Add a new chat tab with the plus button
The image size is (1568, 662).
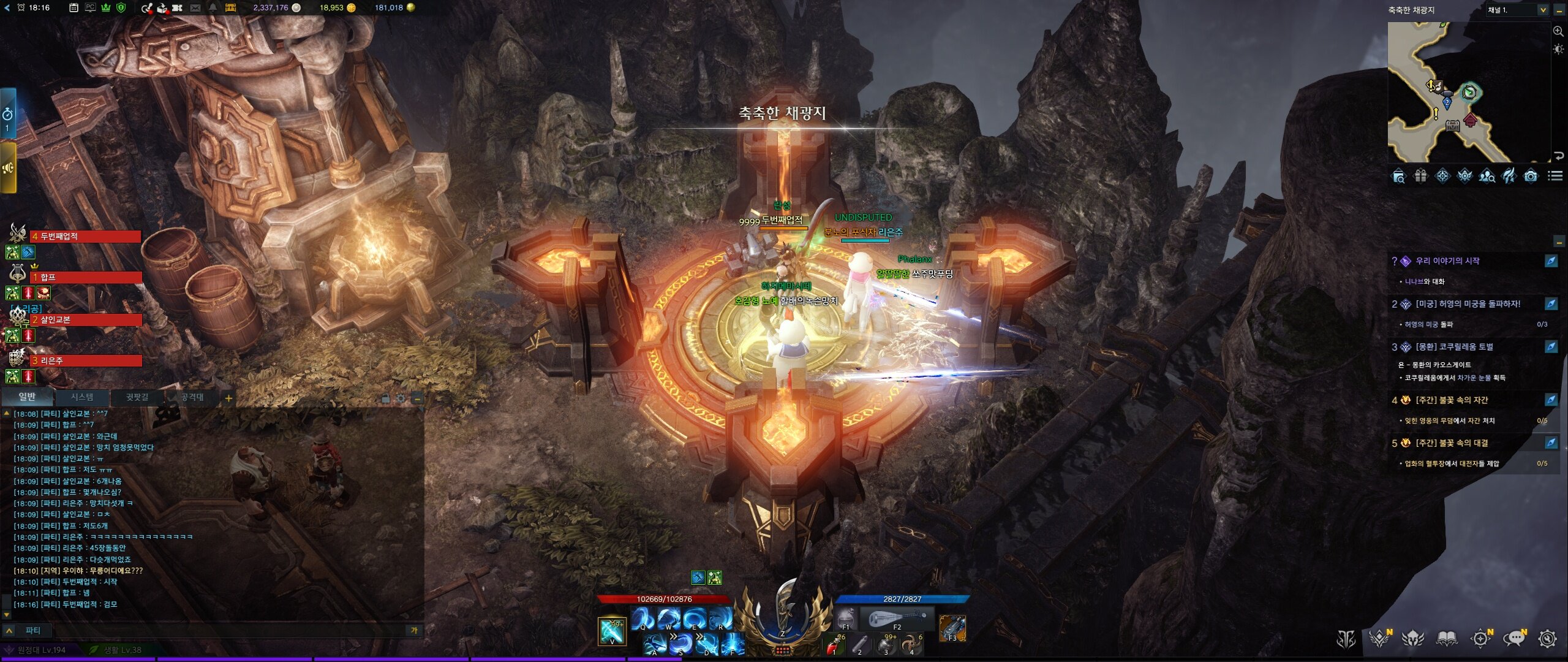click(228, 398)
